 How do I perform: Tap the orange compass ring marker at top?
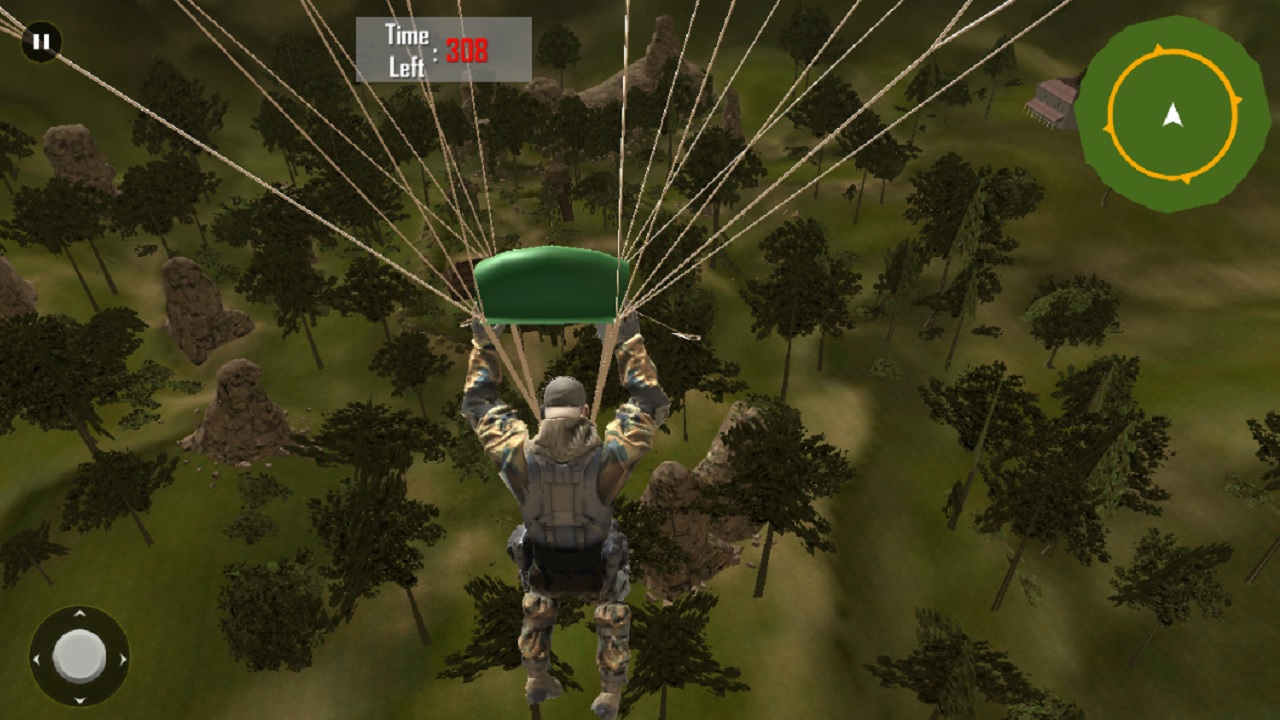coord(1159,47)
